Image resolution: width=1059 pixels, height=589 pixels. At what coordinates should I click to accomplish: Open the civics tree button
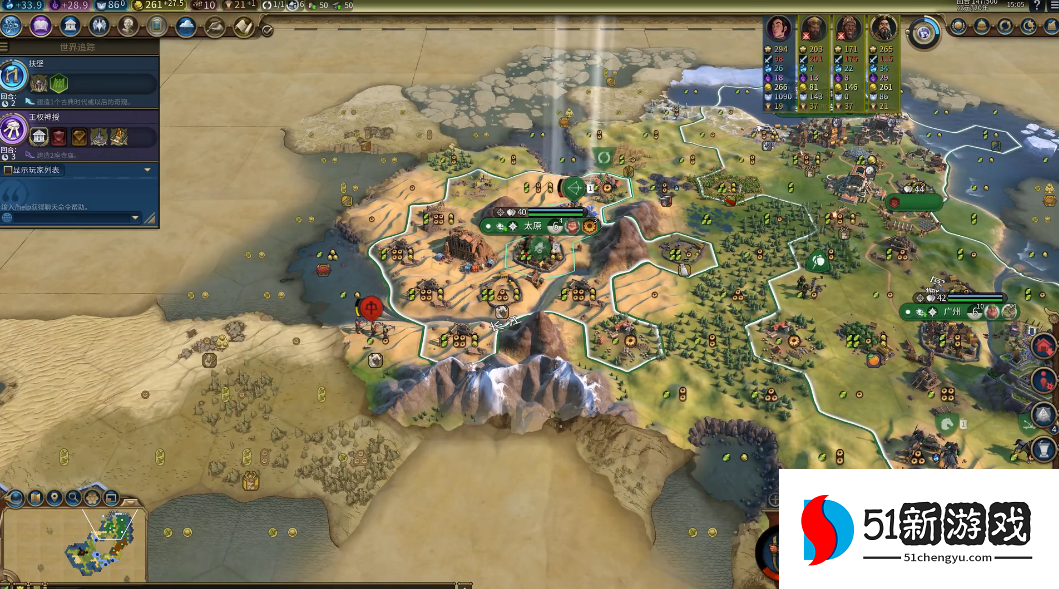42,25
